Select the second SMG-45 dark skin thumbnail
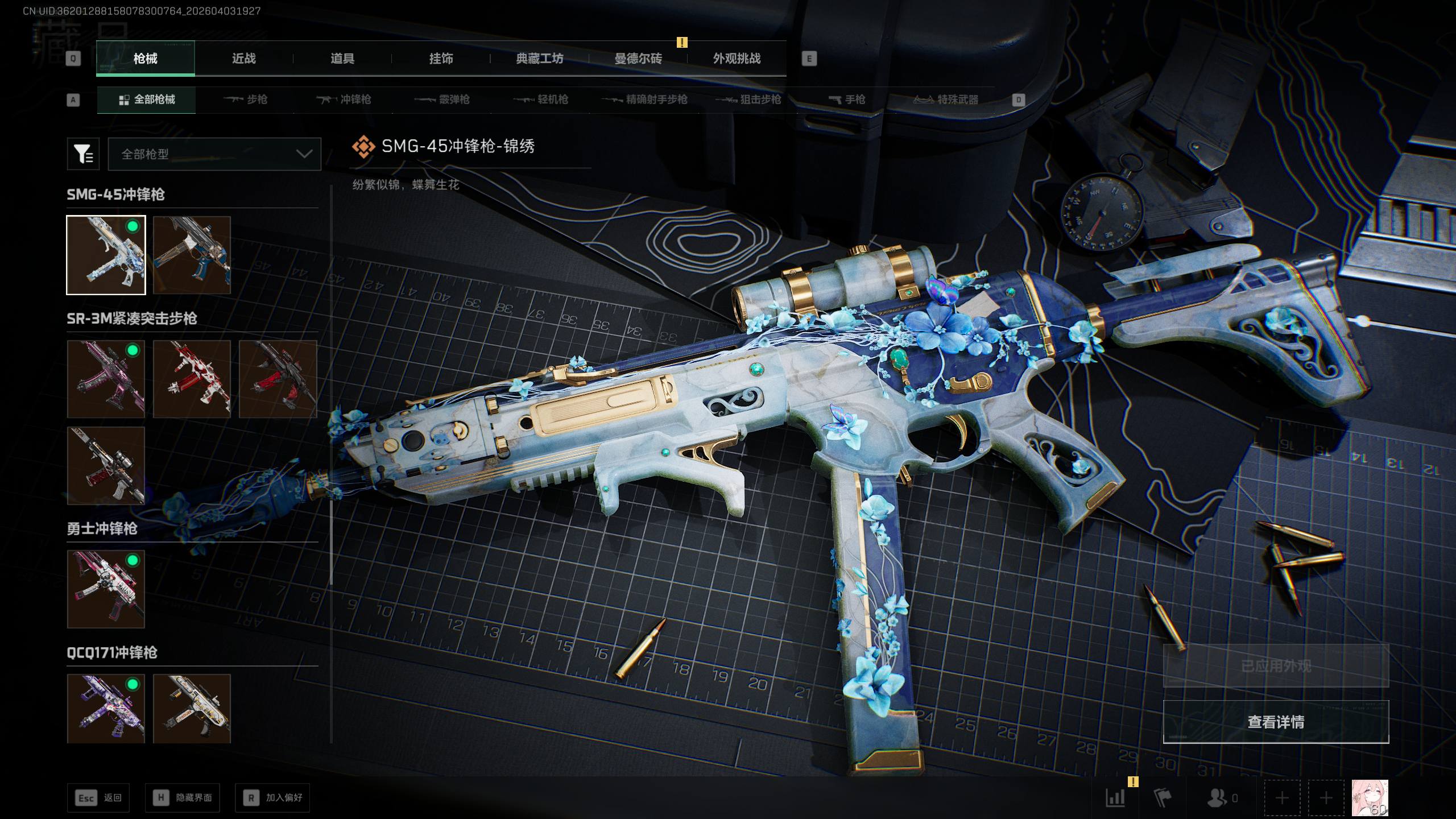Viewport: 1456px width, 819px height. (192, 255)
